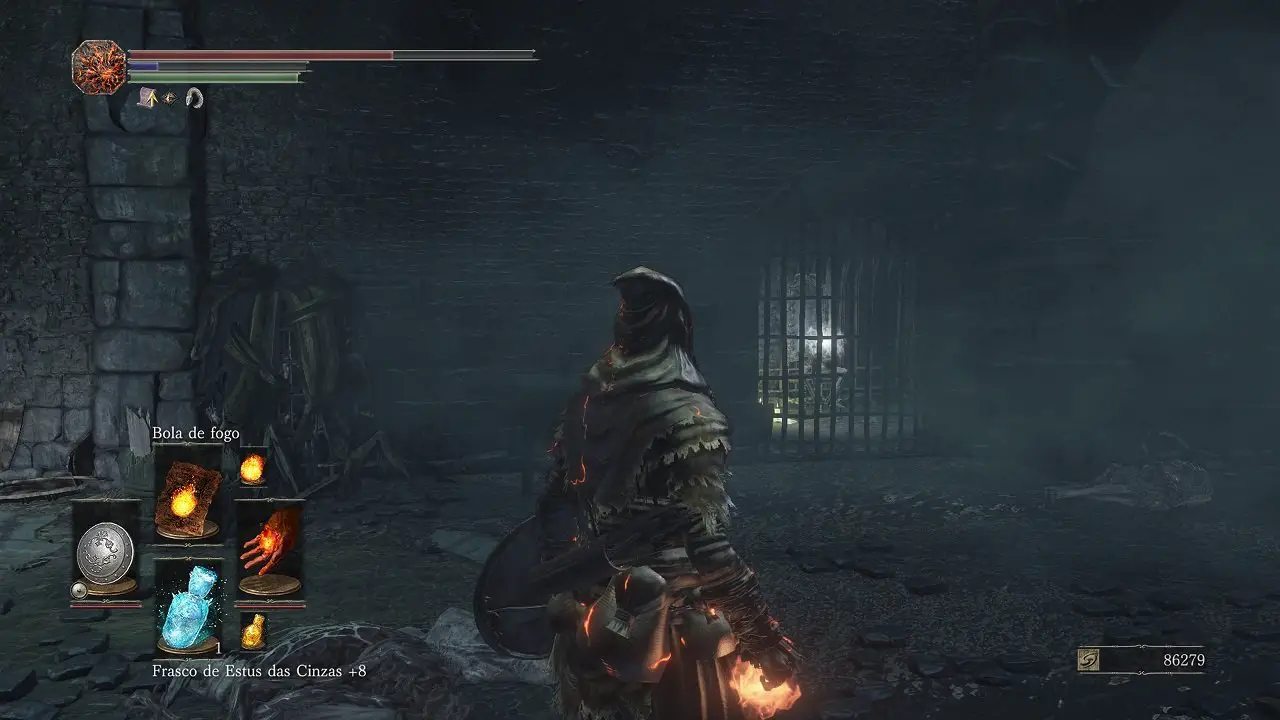Click the small next-spell fireball icon
1280x720 pixels.
pos(253,466)
